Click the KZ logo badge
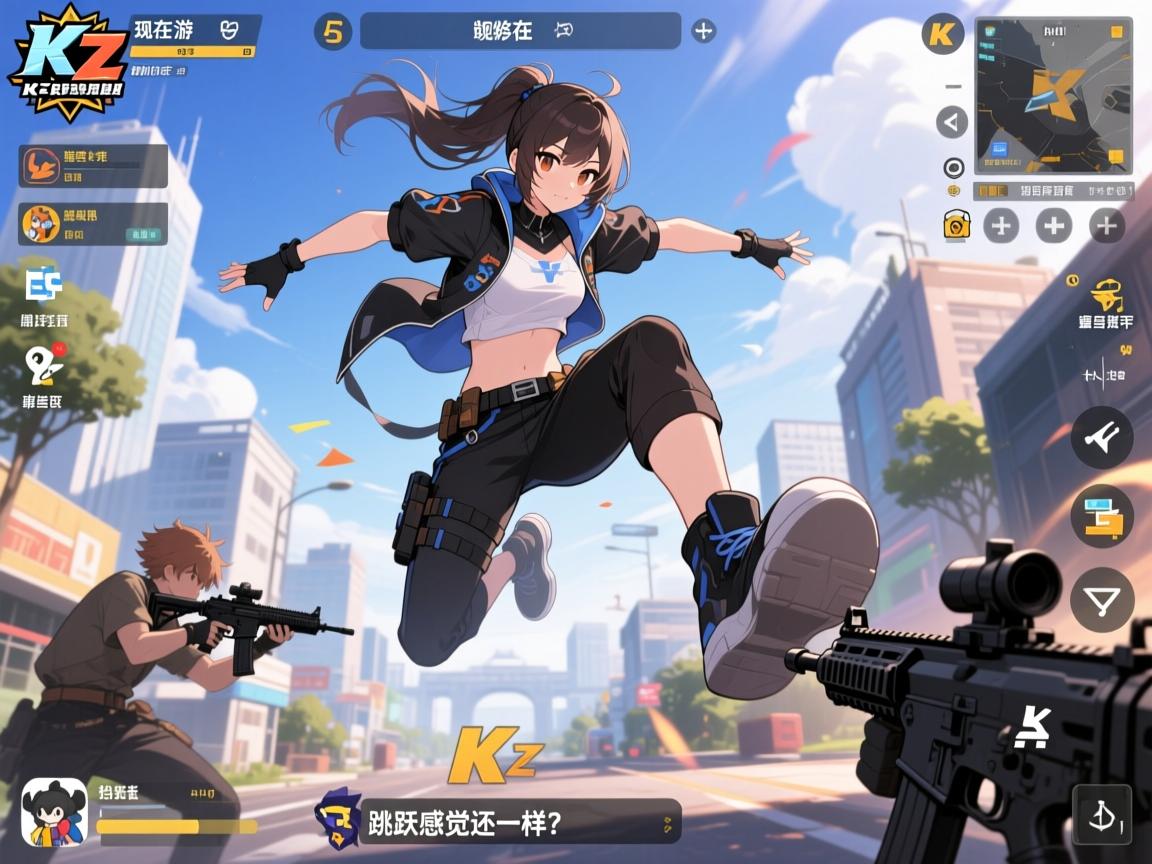The height and width of the screenshot is (864, 1152). pos(68,62)
